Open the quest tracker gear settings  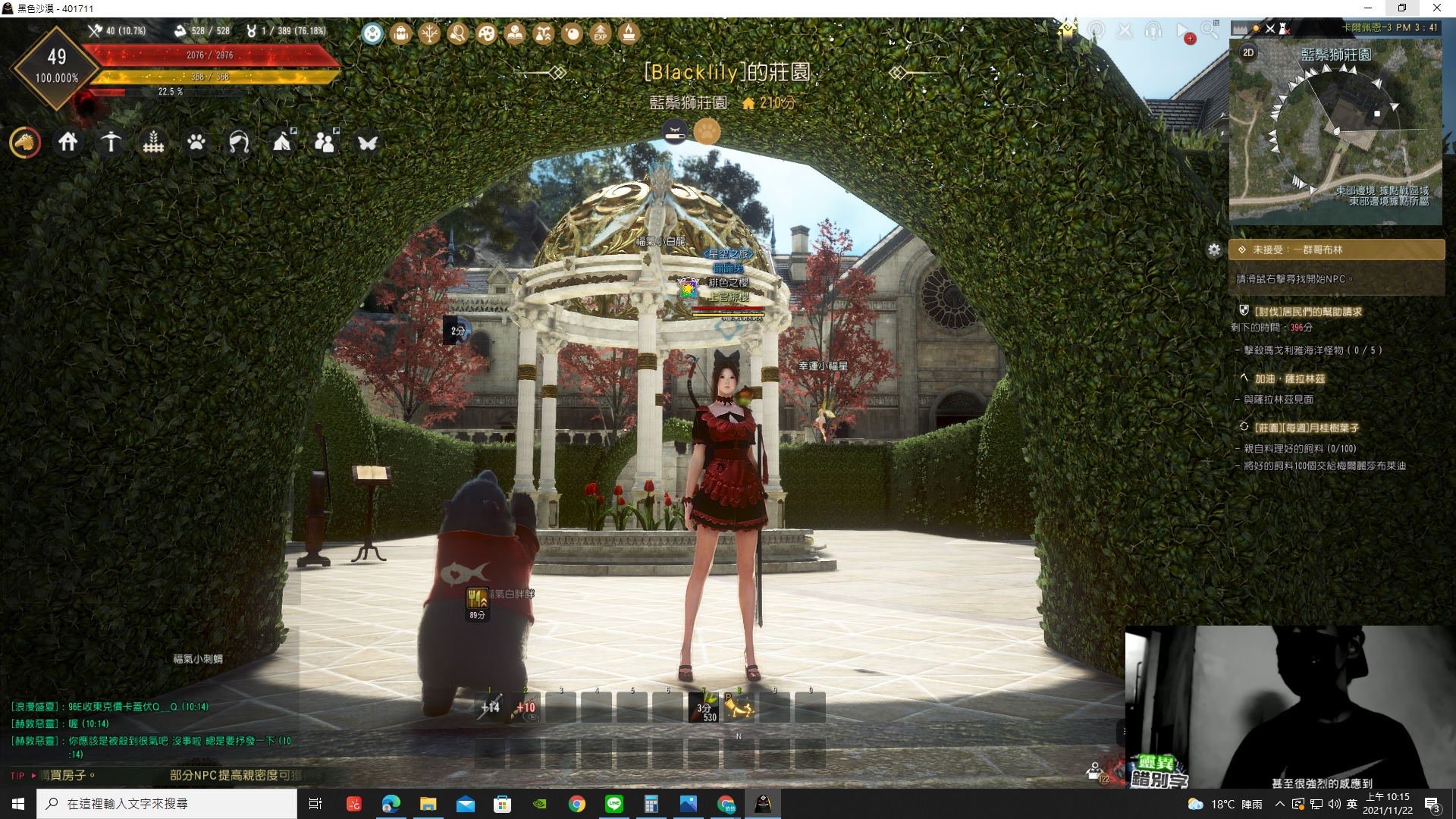click(x=1214, y=249)
